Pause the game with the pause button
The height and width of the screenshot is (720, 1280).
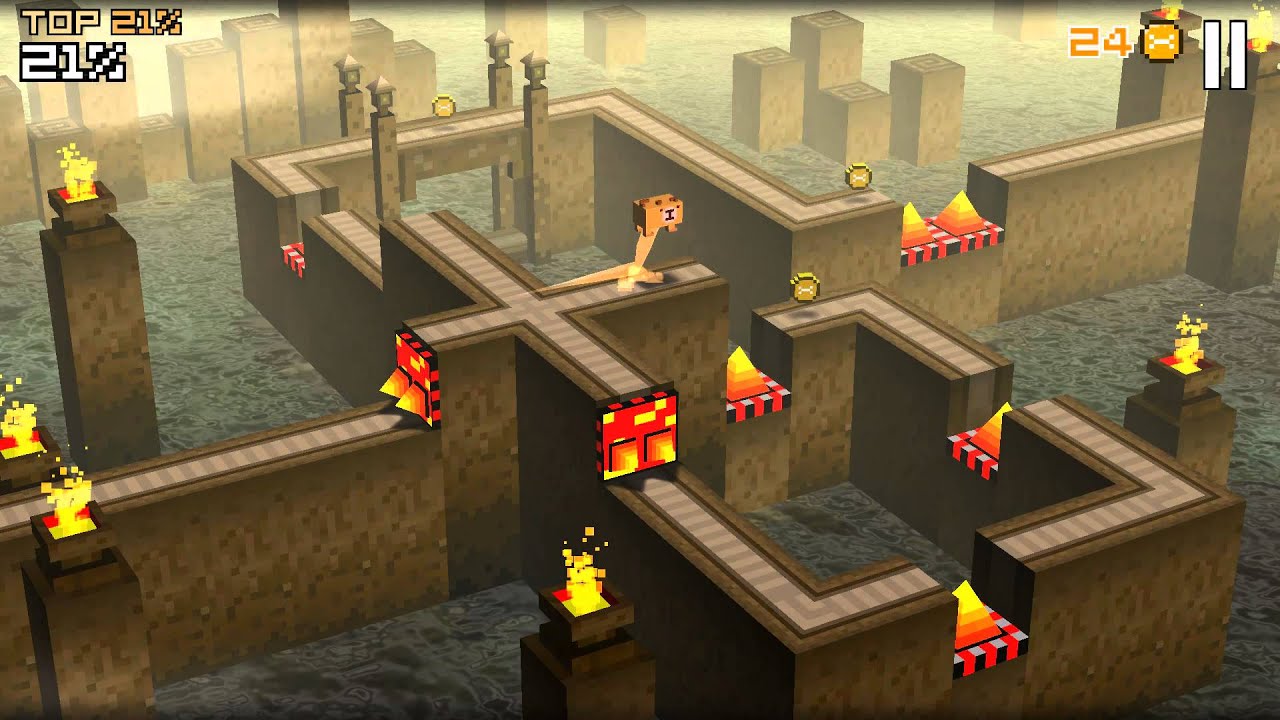click(x=1225, y=53)
